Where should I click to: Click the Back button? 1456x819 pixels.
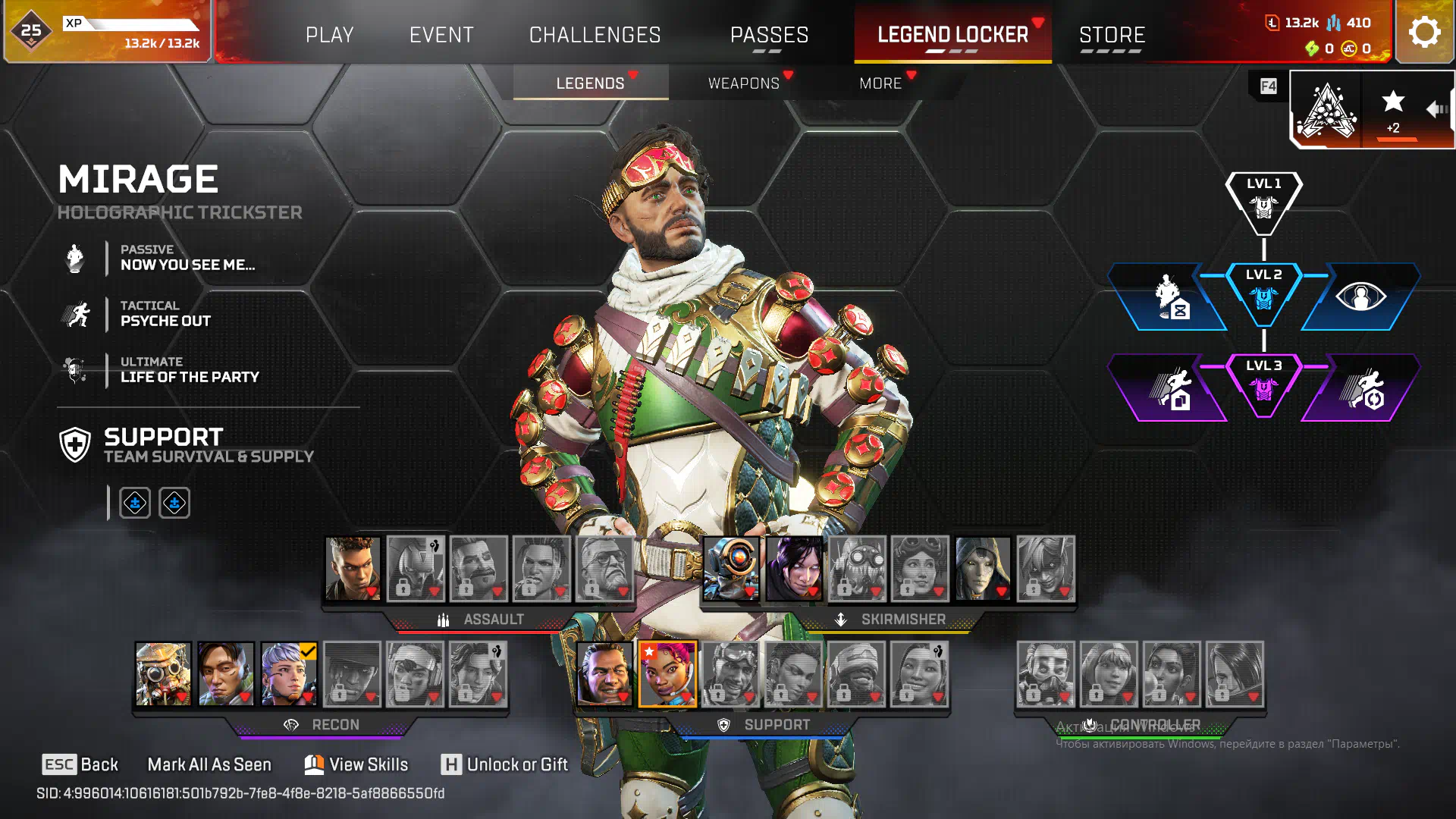[80, 764]
